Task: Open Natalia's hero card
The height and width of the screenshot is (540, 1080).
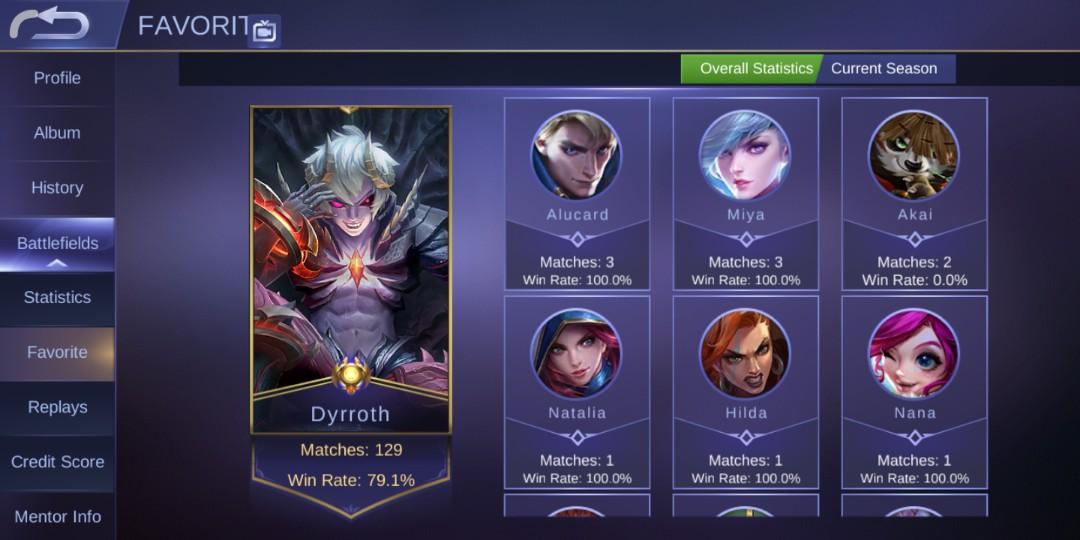Action: point(577,392)
